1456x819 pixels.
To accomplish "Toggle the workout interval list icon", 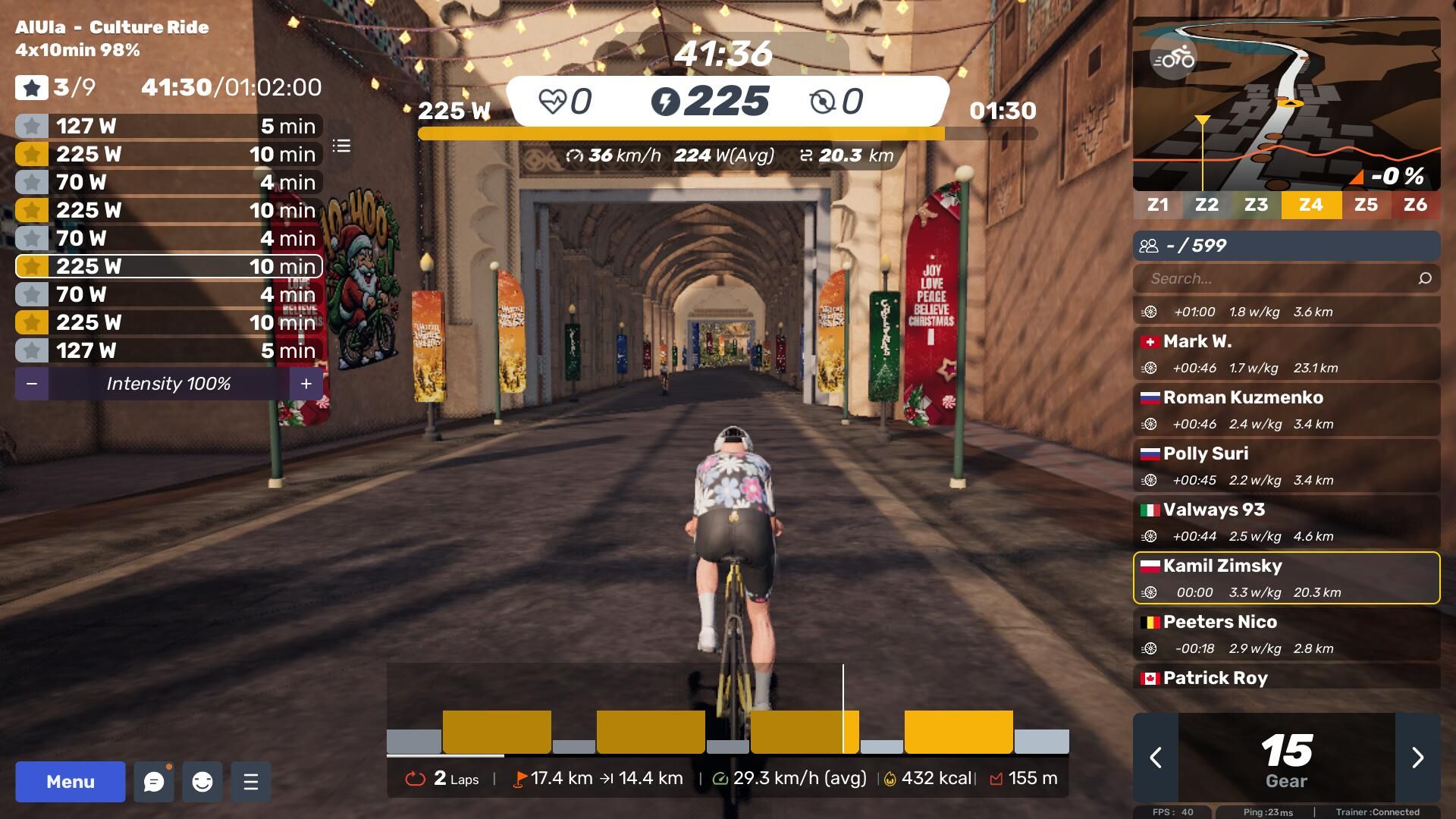I will pos(341,146).
